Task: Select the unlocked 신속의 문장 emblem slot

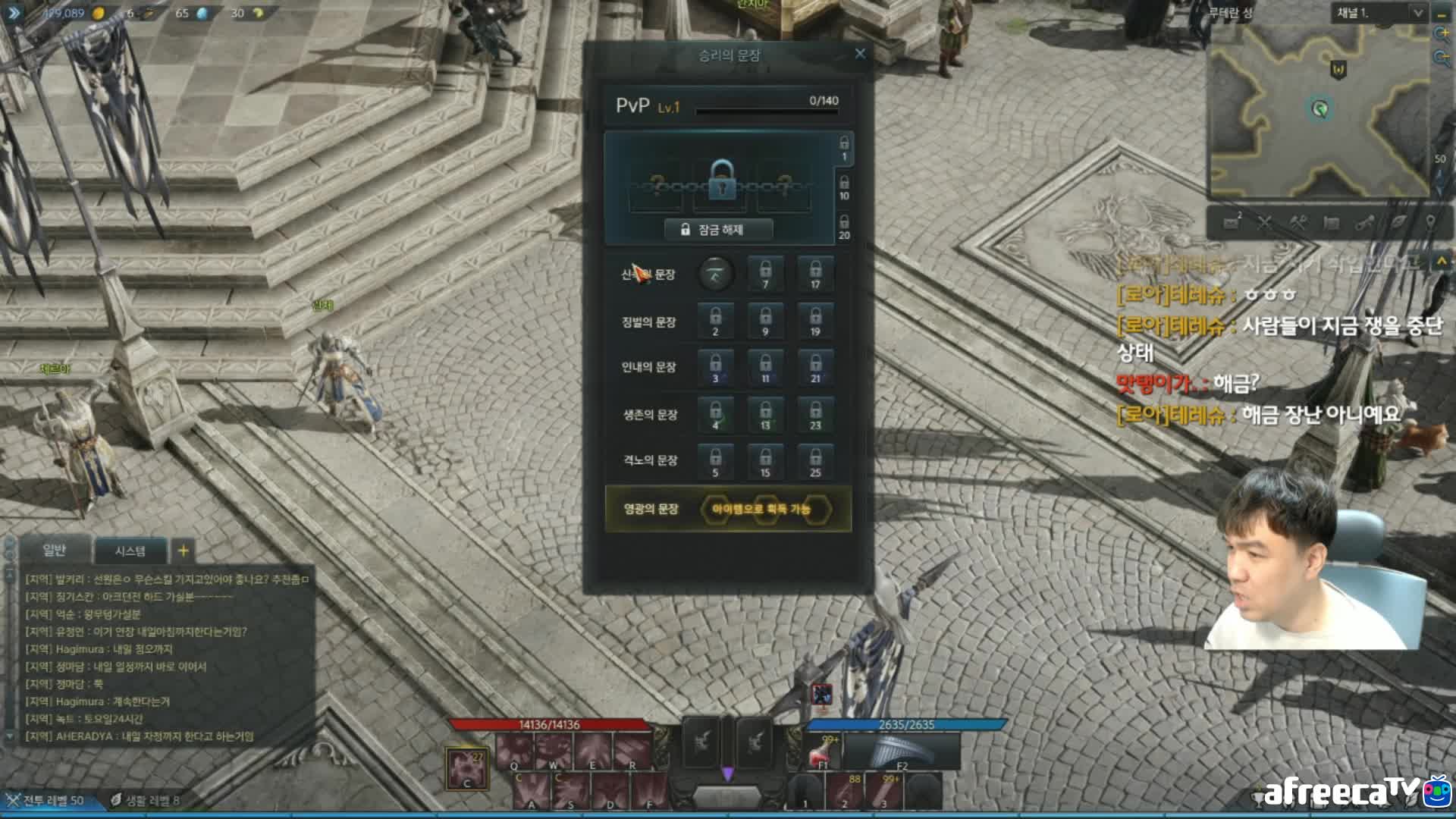Action: pos(715,274)
